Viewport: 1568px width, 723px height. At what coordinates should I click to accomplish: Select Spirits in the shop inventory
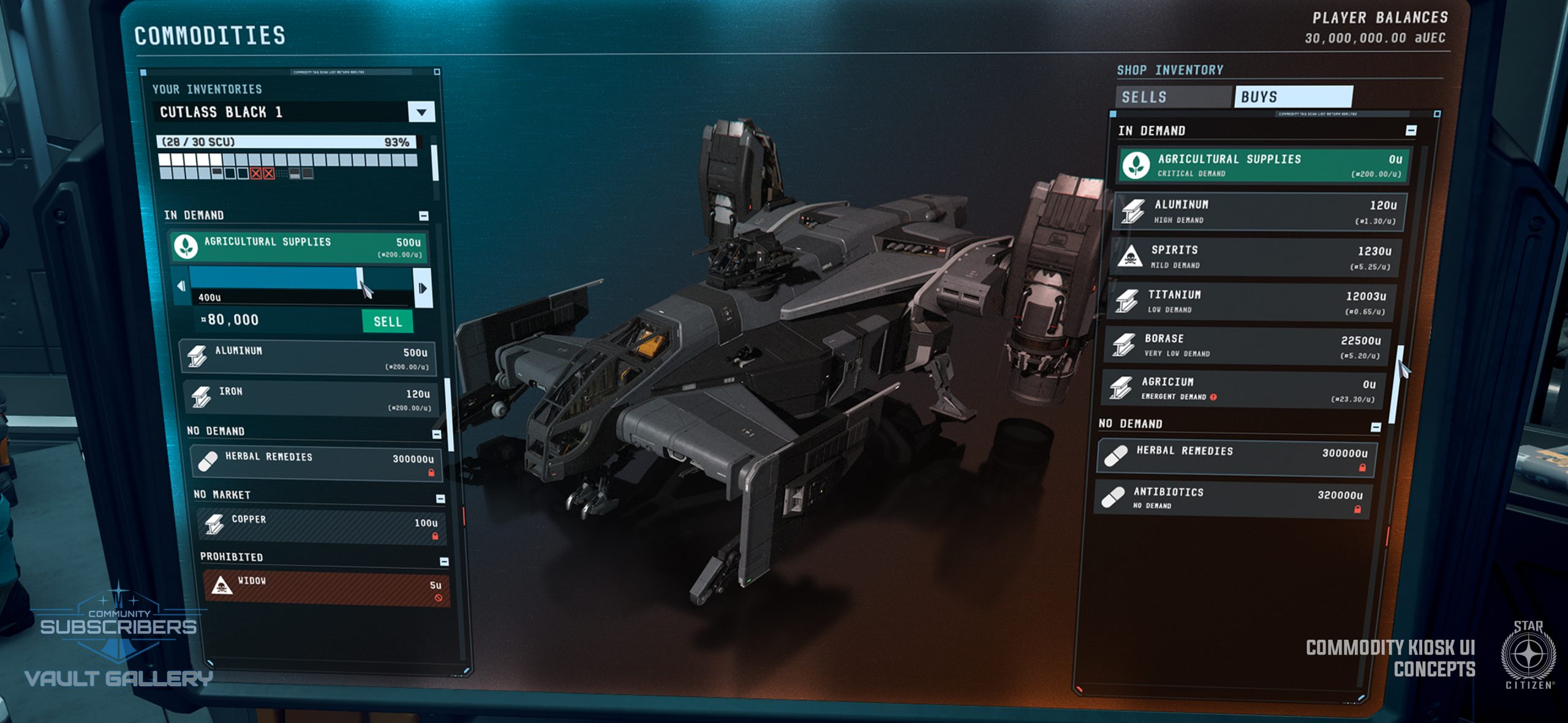click(x=1256, y=257)
